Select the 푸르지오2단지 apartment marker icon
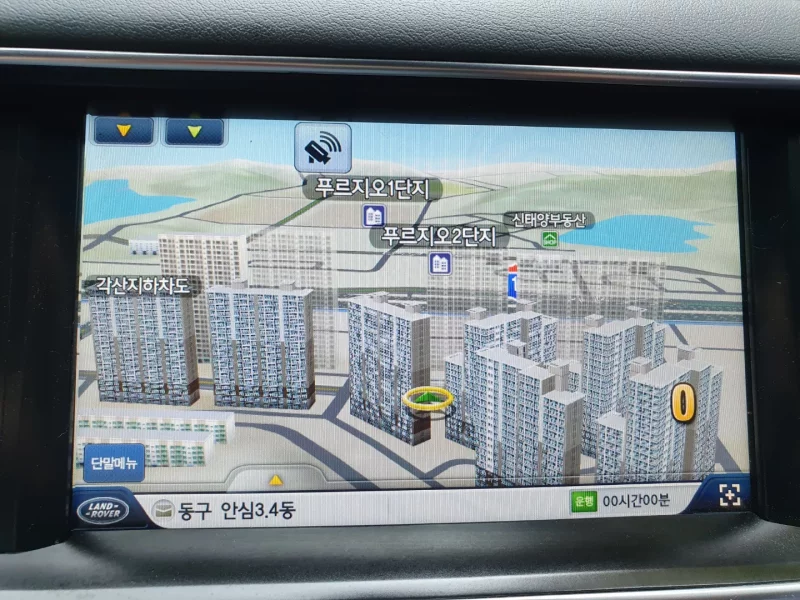800x600 pixels. tap(439, 263)
